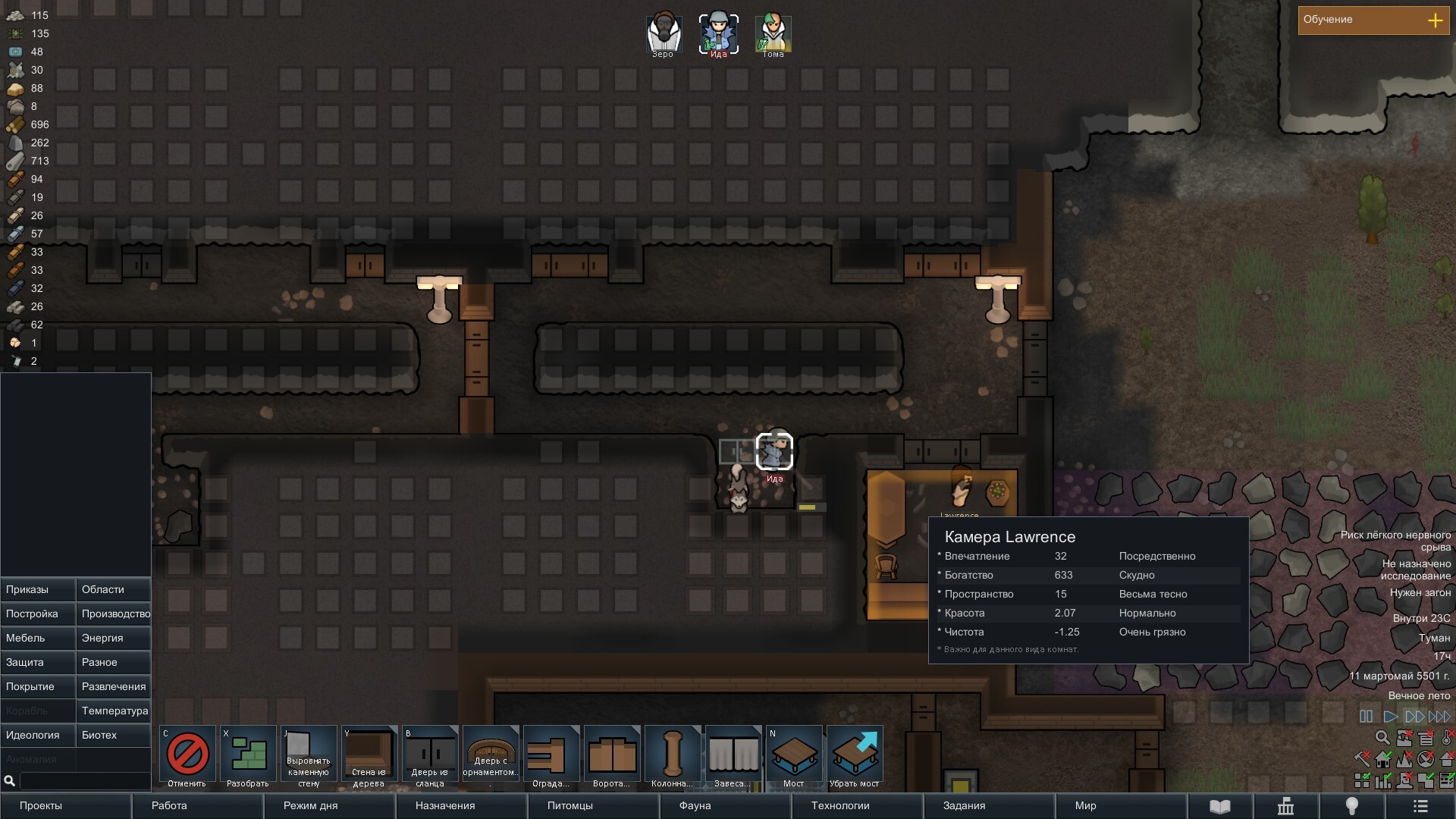Image resolution: width=1456 pixels, height=819 pixels.
Task: Expand the Обучение panel
Action: pyautogui.click(x=1435, y=20)
